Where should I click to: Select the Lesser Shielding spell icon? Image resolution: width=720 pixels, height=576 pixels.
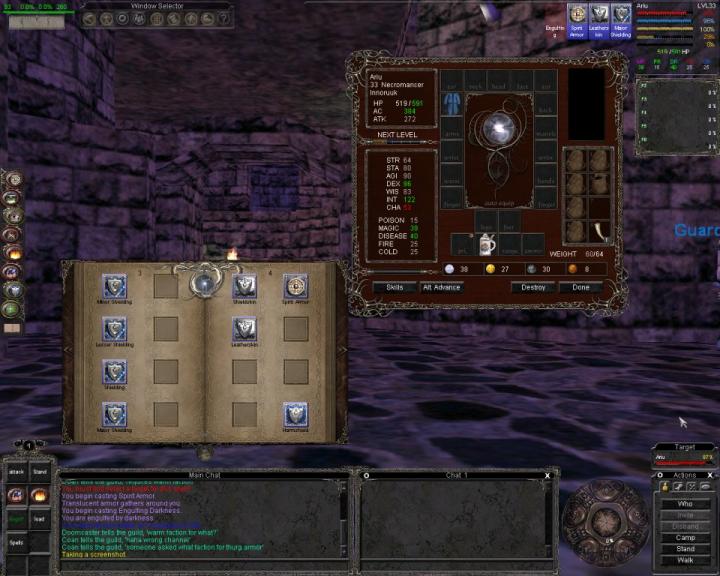tap(115, 328)
